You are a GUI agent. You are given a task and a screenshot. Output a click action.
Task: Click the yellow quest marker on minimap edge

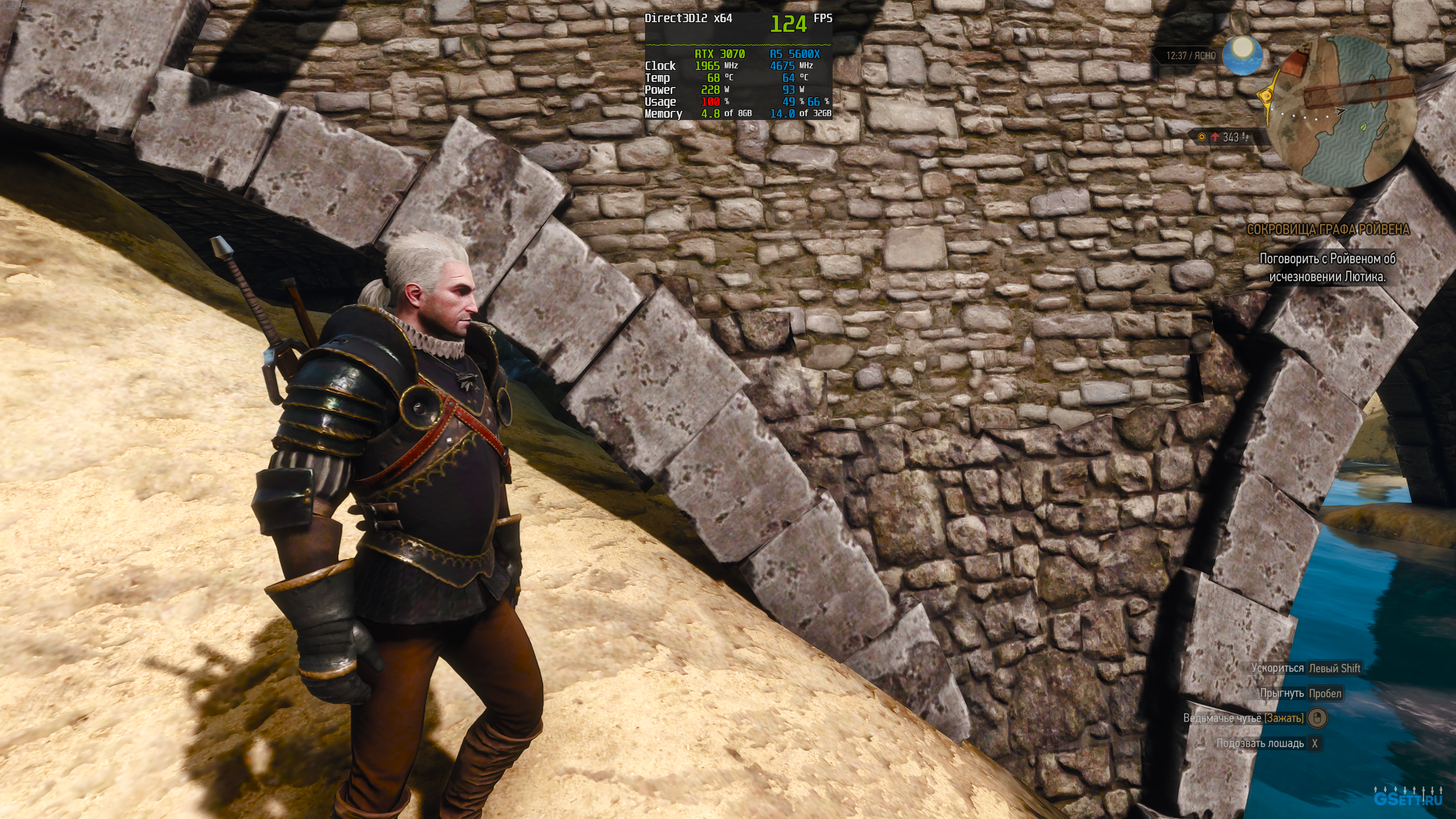(x=1266, y=95)
